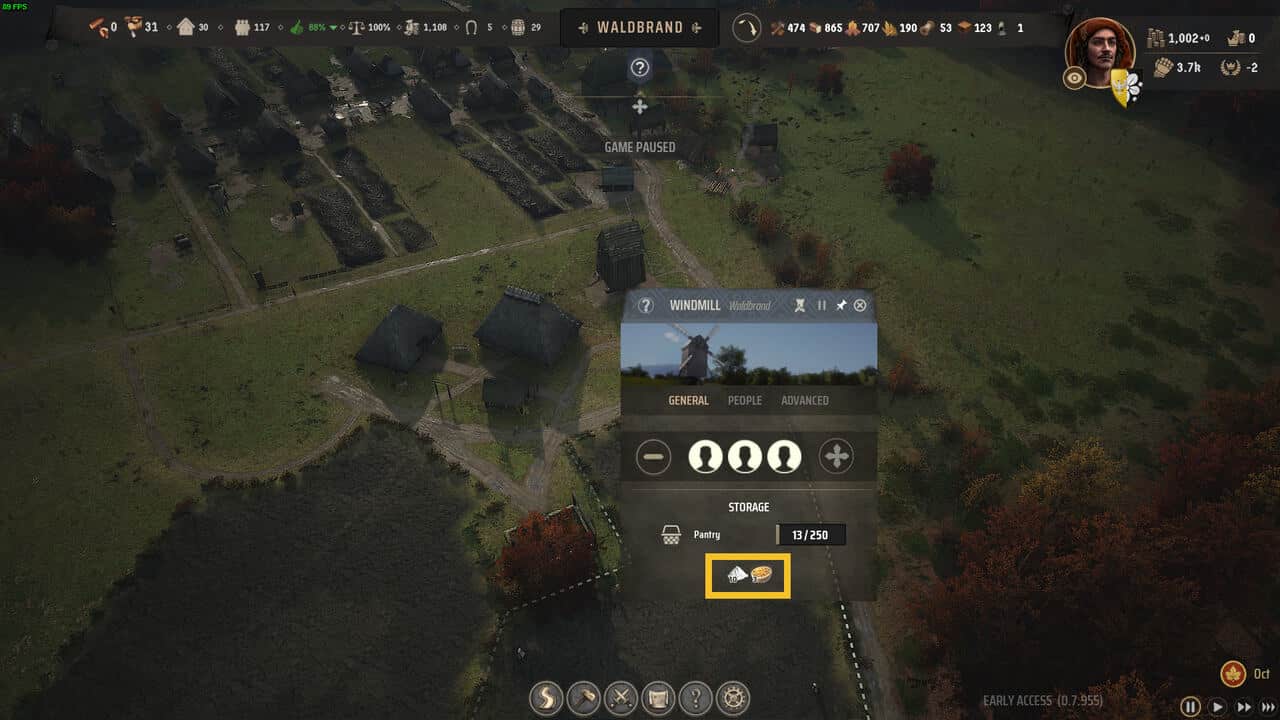Resume the game at normal speed

pyautogui.click(x=1217, y=706)
